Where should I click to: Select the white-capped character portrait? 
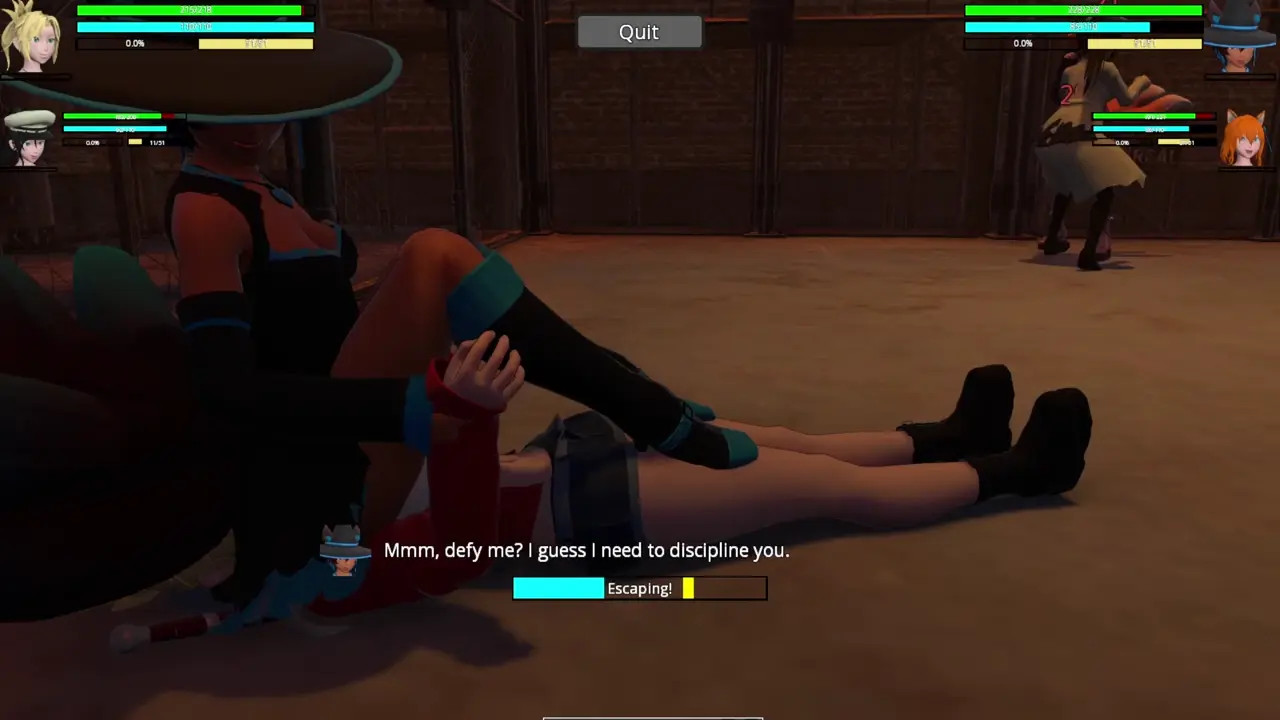pyautogui.click(x=29, y=138)
